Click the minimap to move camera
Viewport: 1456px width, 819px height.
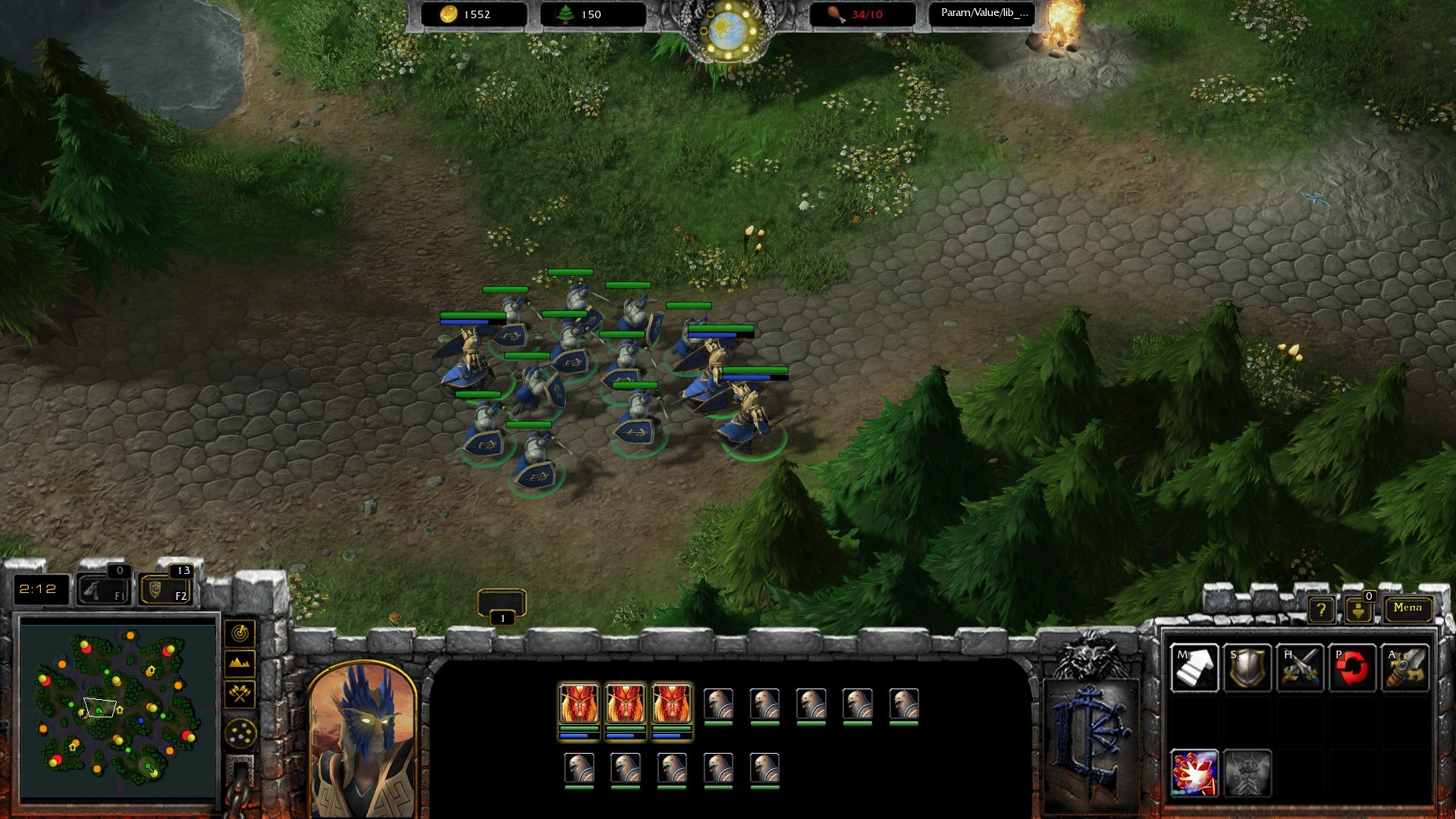point(118,709)
